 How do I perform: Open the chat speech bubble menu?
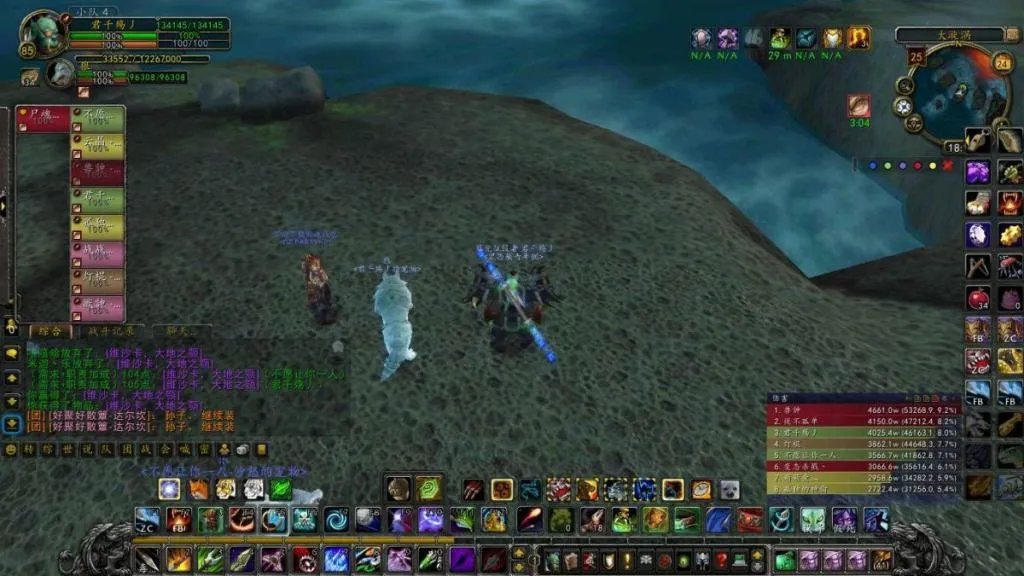tap(11, 352)
